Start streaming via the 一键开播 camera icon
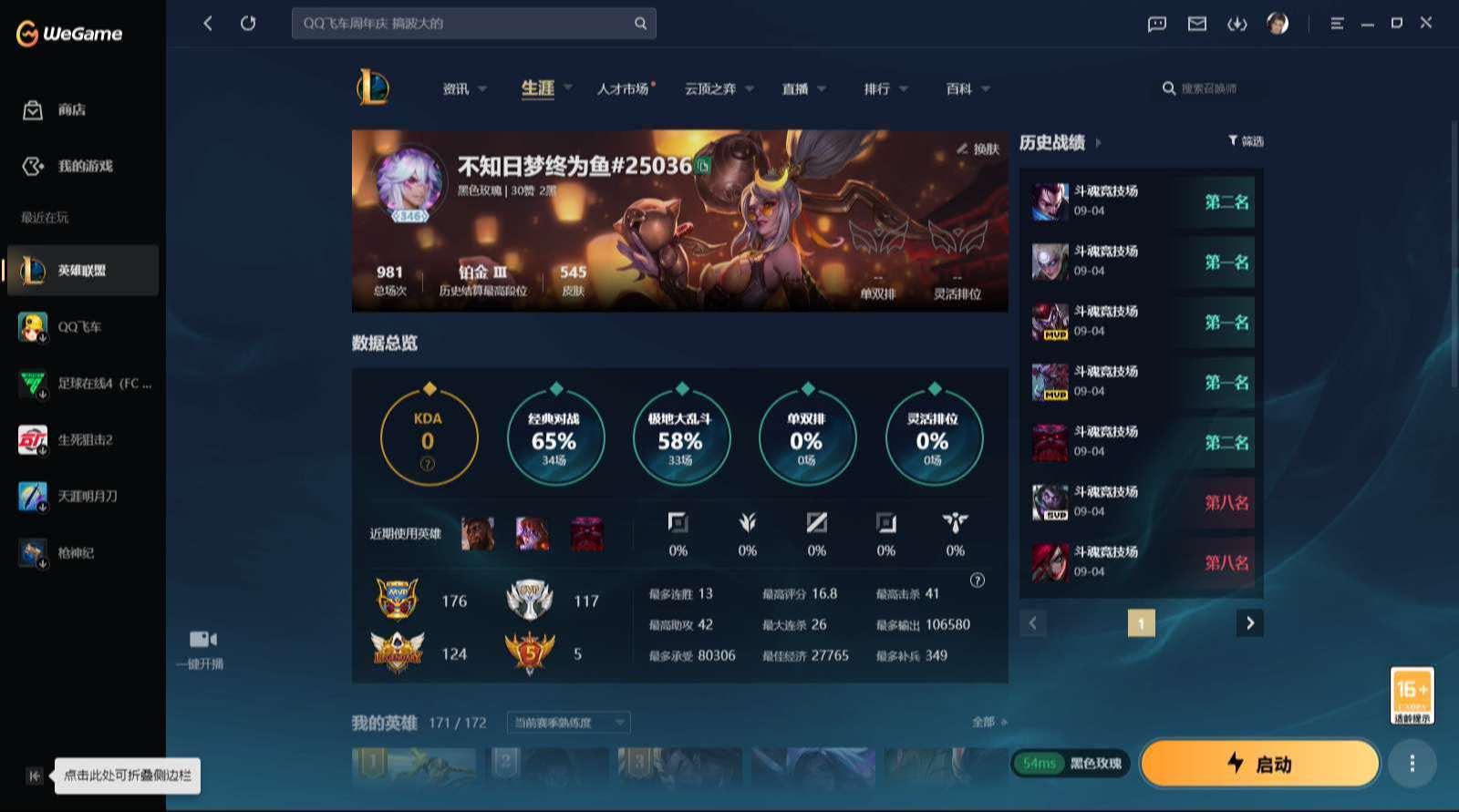 [x=201, y=638]
